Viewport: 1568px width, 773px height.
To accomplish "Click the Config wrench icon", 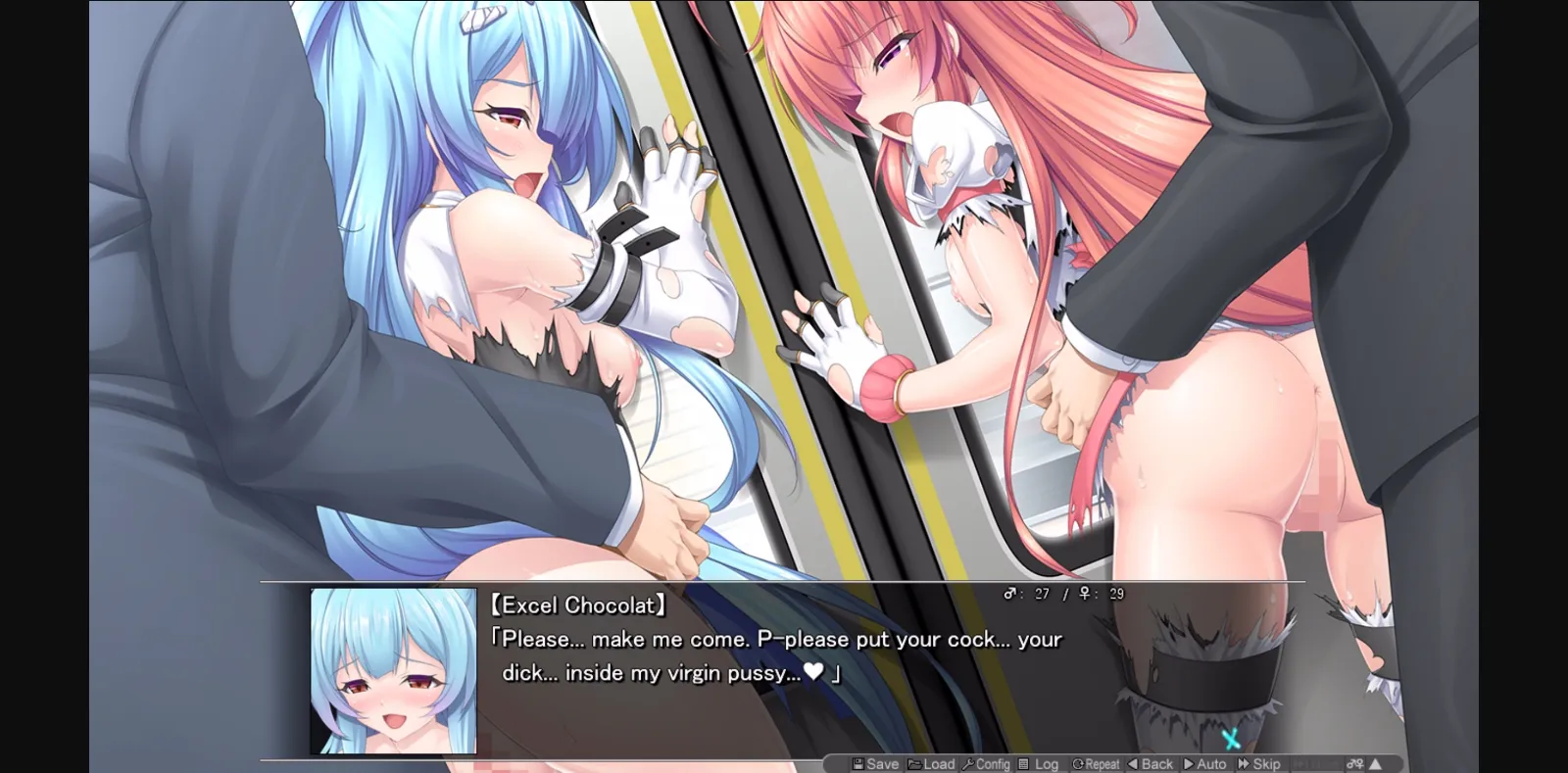I will point(969,764).
